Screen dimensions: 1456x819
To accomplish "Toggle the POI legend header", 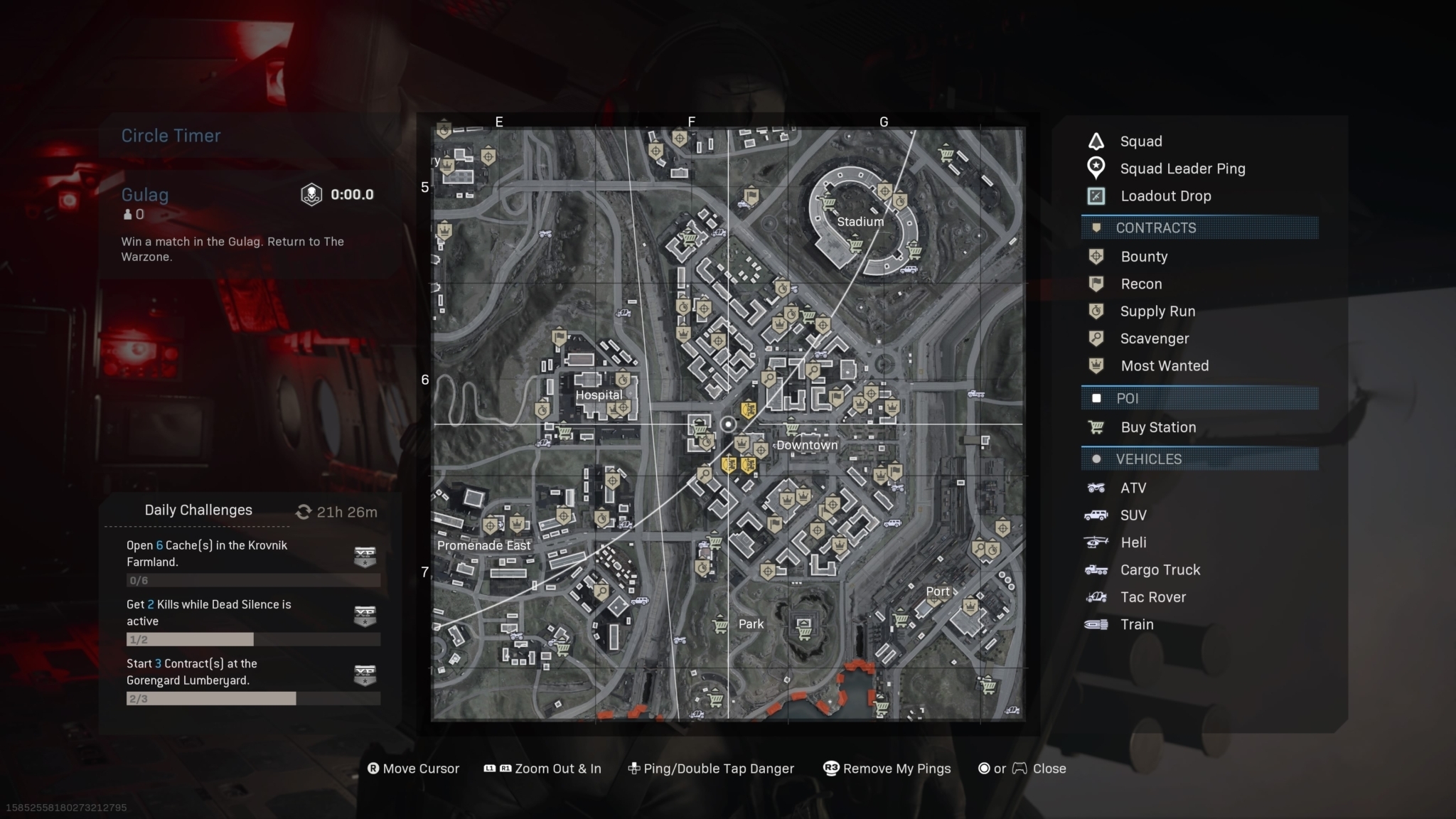I will click(1199, 398).
